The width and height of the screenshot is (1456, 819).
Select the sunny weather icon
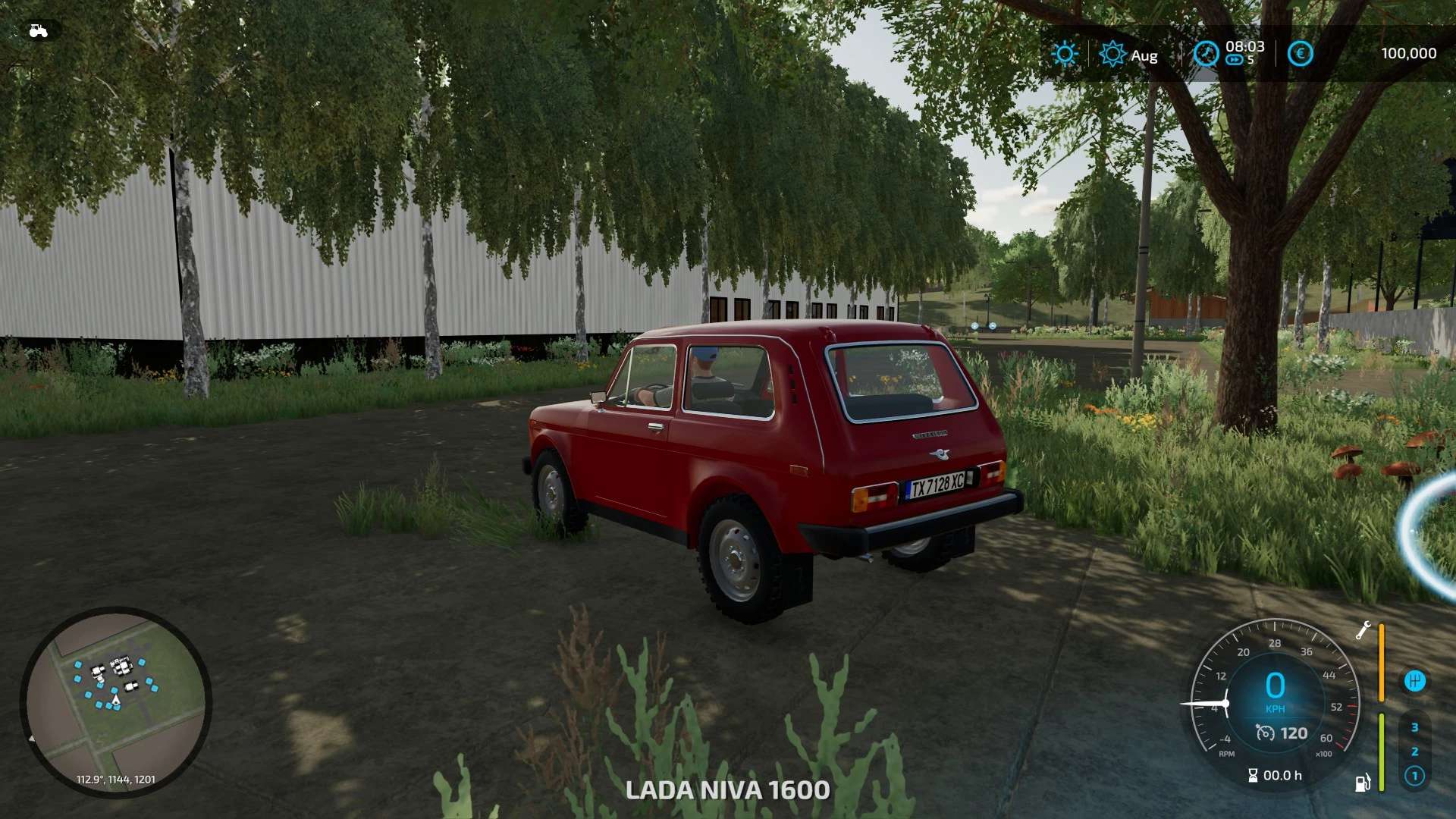pos(1065,54)
